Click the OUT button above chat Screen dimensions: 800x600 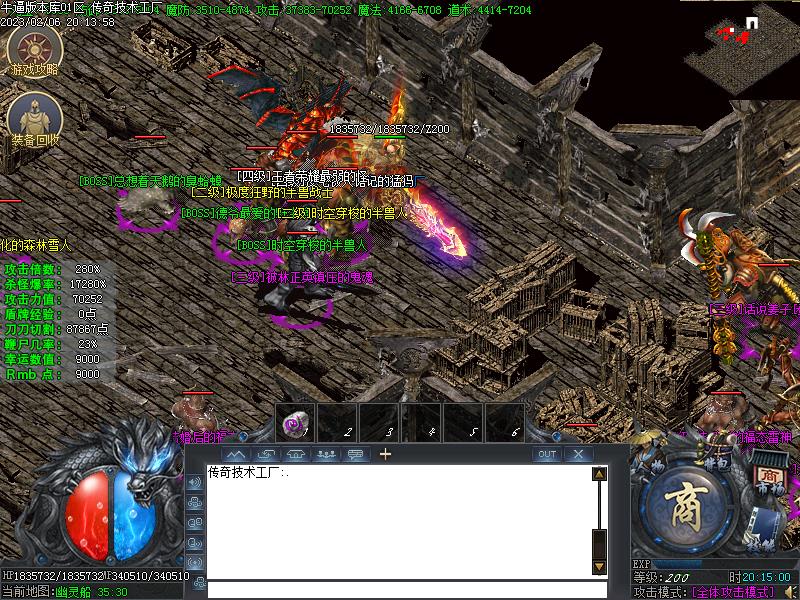(x=546, y=454)
